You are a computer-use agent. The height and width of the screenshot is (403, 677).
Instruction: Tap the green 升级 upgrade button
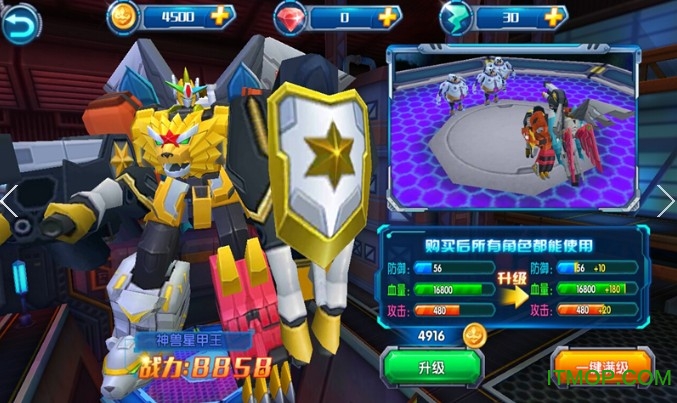tap(431, 369)
